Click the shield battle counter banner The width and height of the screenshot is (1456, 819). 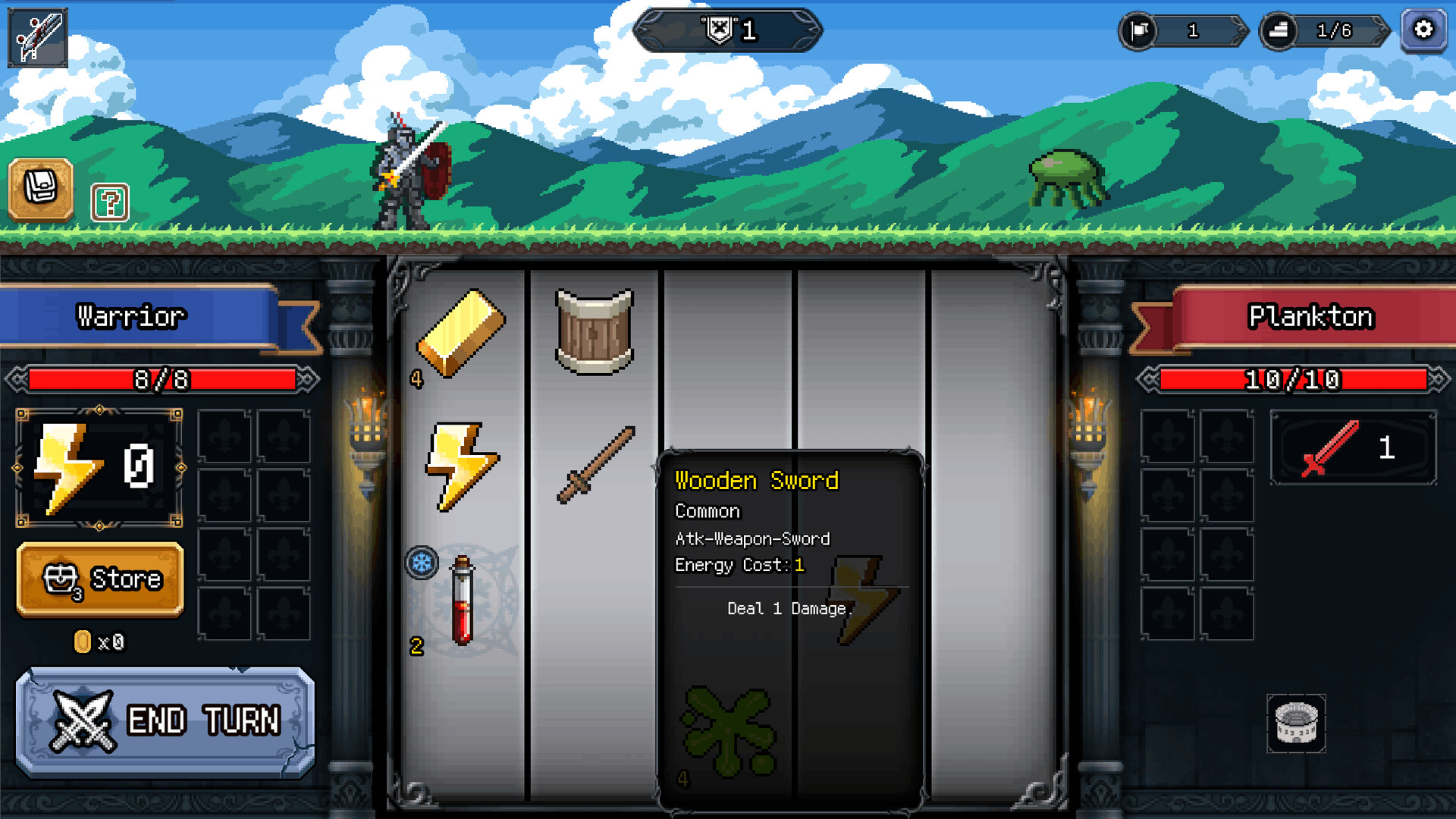click(x=728, y=32)
